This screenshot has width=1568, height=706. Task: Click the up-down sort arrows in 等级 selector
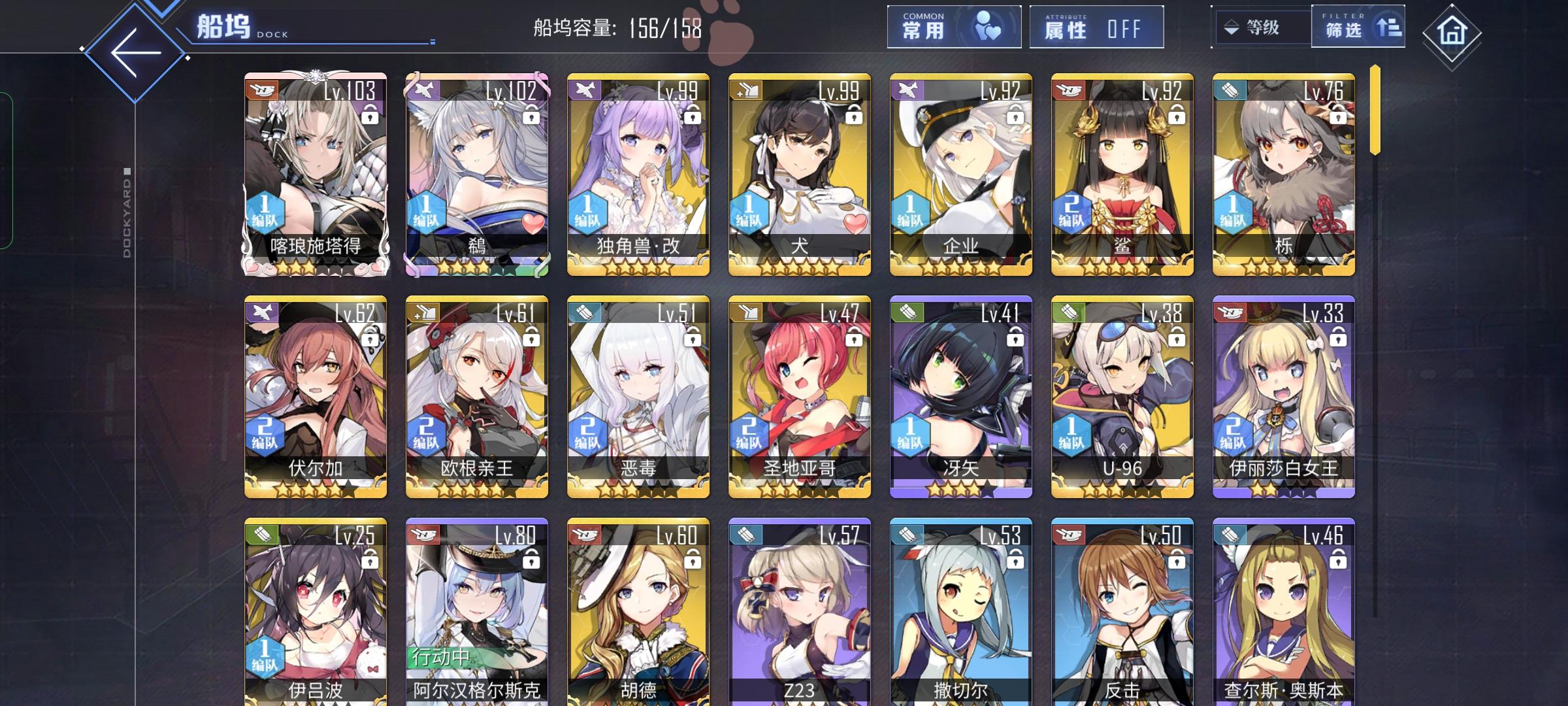[1232, 28]
